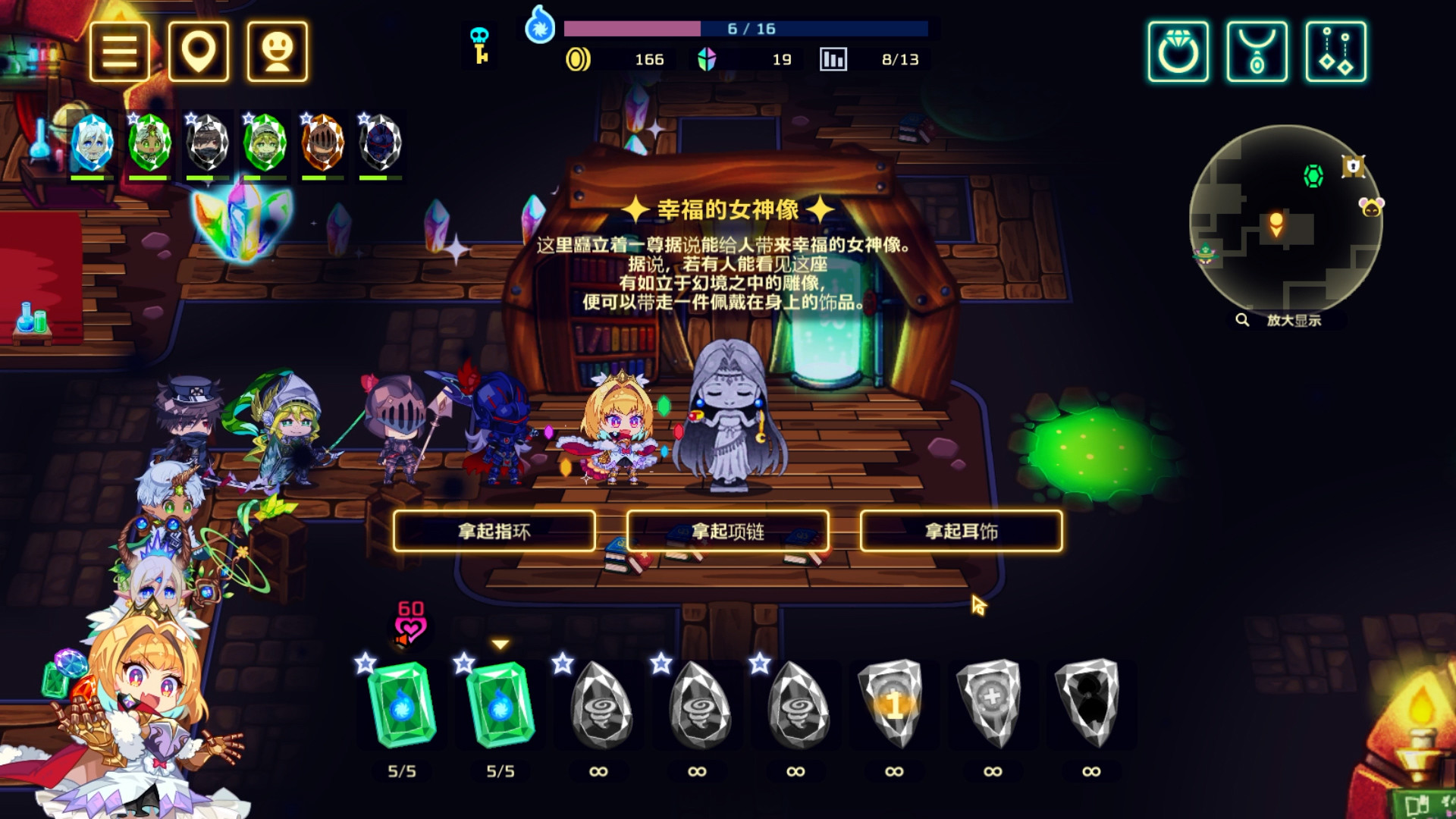The width and height of the screenshot is (1456, 819).
Task: Click the magnifier on the minimap
Action: (x=1244, y=319)
